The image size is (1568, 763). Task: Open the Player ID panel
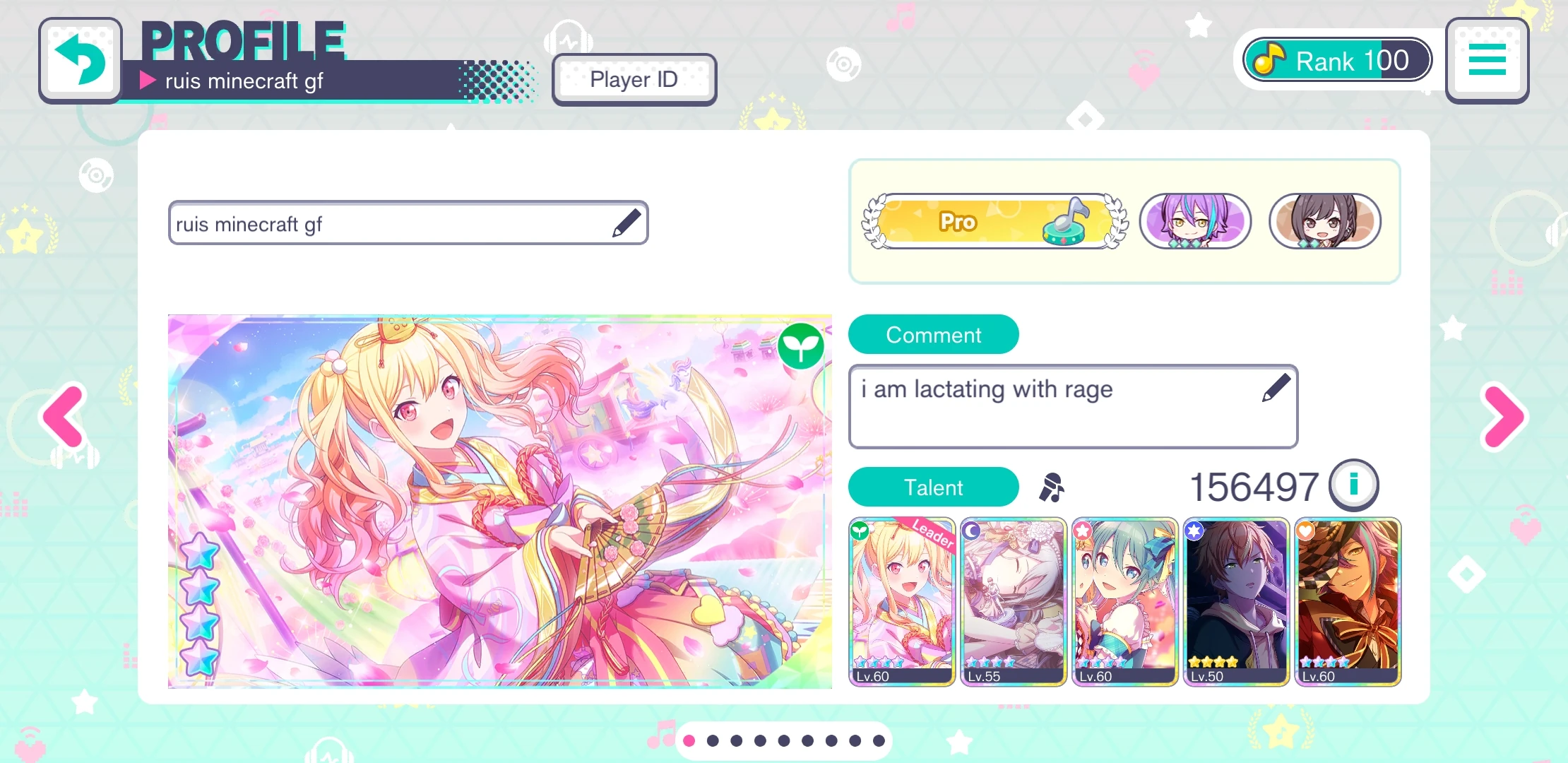634,79
